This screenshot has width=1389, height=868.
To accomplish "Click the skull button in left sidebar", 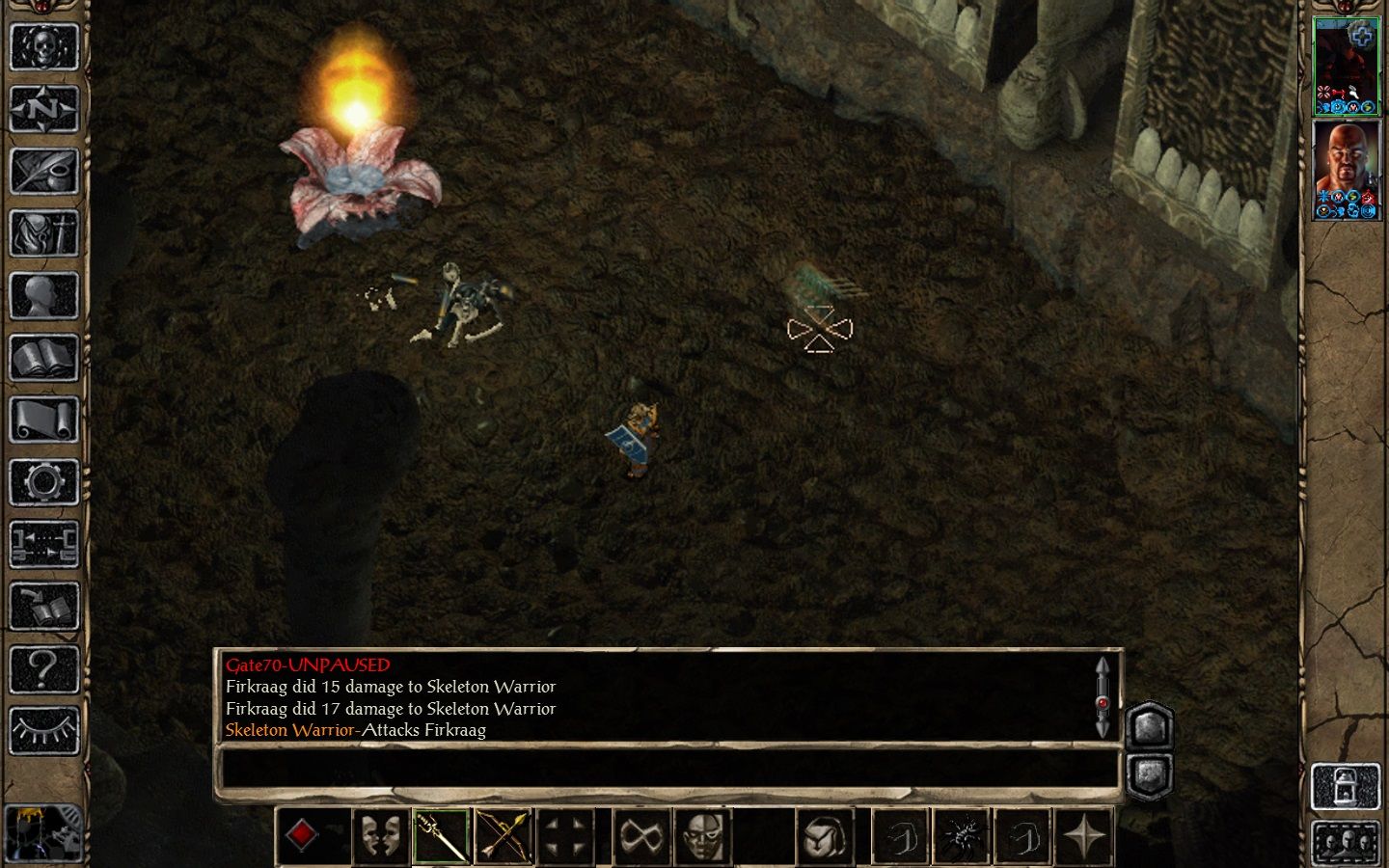I will coord(43,46).
